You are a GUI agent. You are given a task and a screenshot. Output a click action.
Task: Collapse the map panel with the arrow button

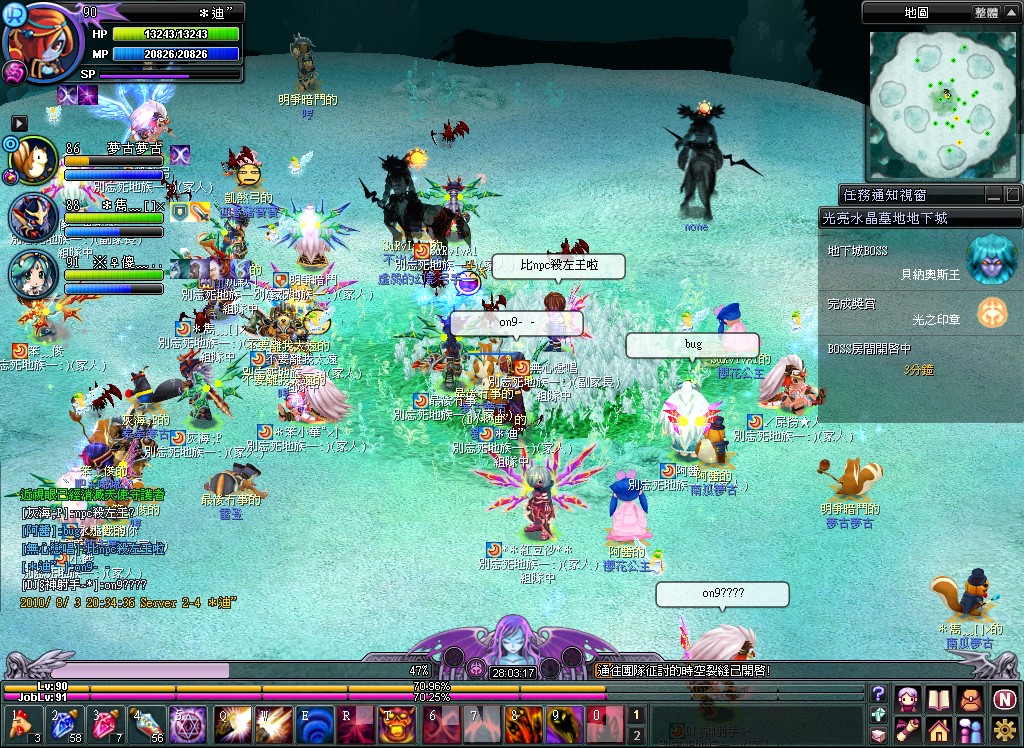pyautogui.click(x=1012, y=13)
